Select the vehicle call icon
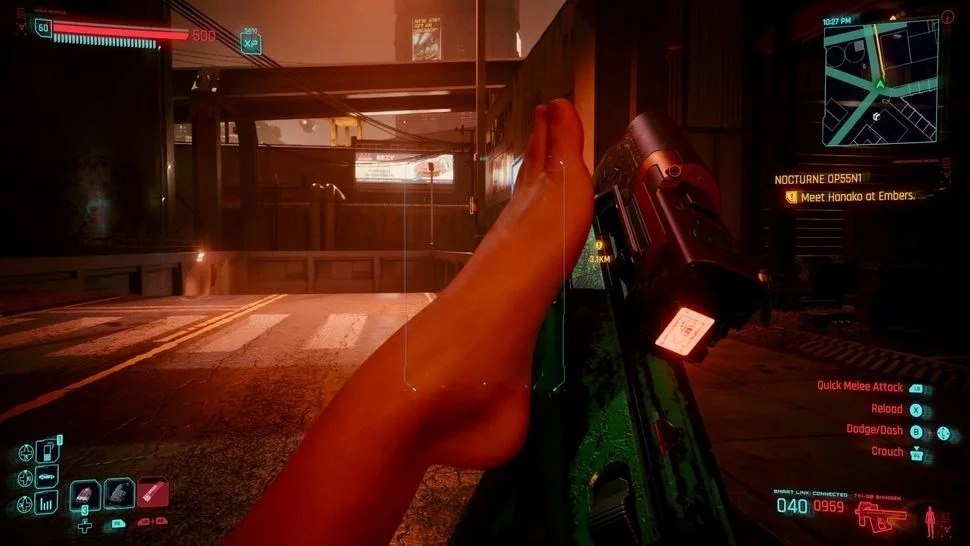The height and width of the screenshot is (546, 970). coord(47,477)
